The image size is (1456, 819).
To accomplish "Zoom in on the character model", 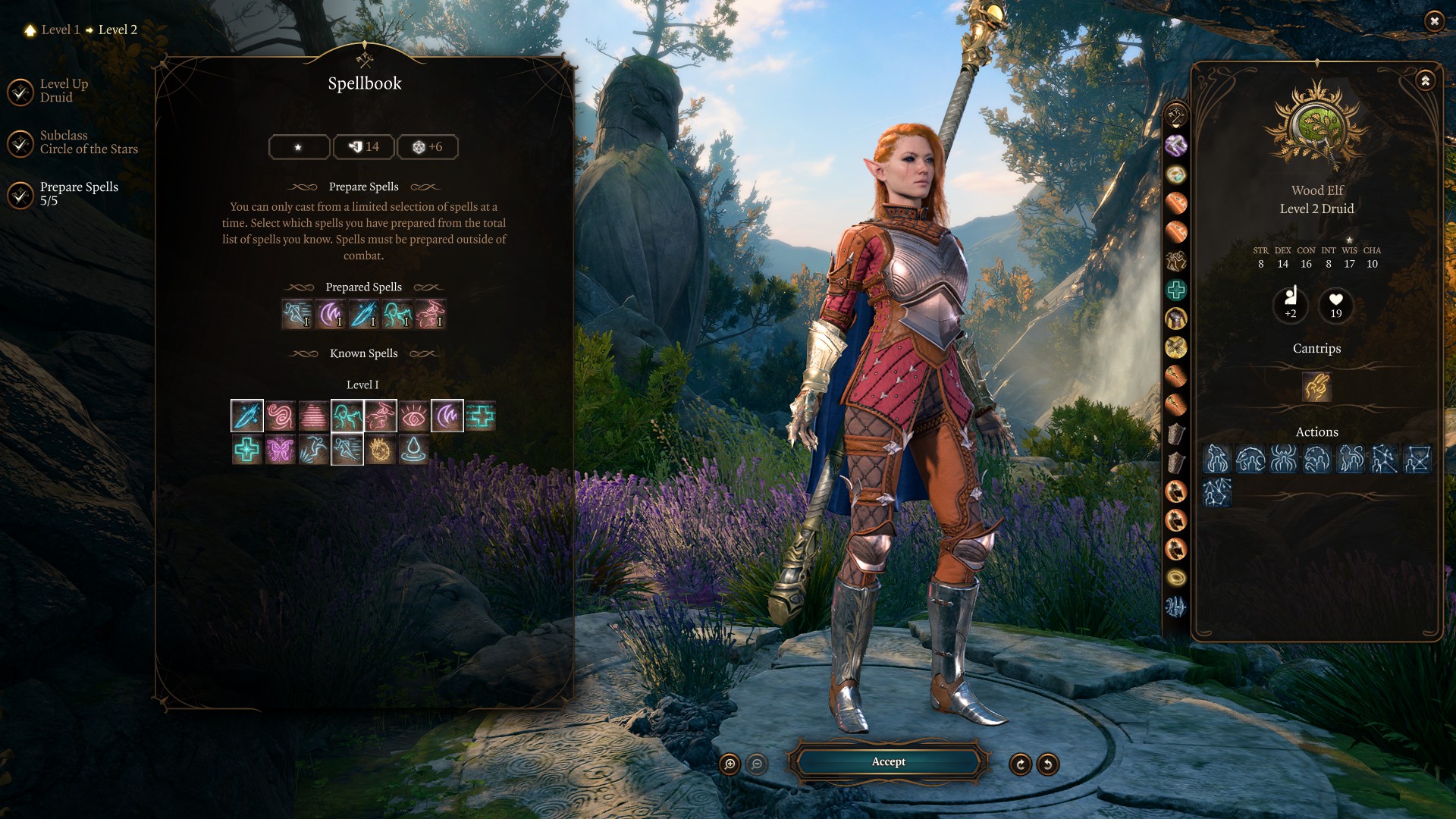I will click(730, 764).
